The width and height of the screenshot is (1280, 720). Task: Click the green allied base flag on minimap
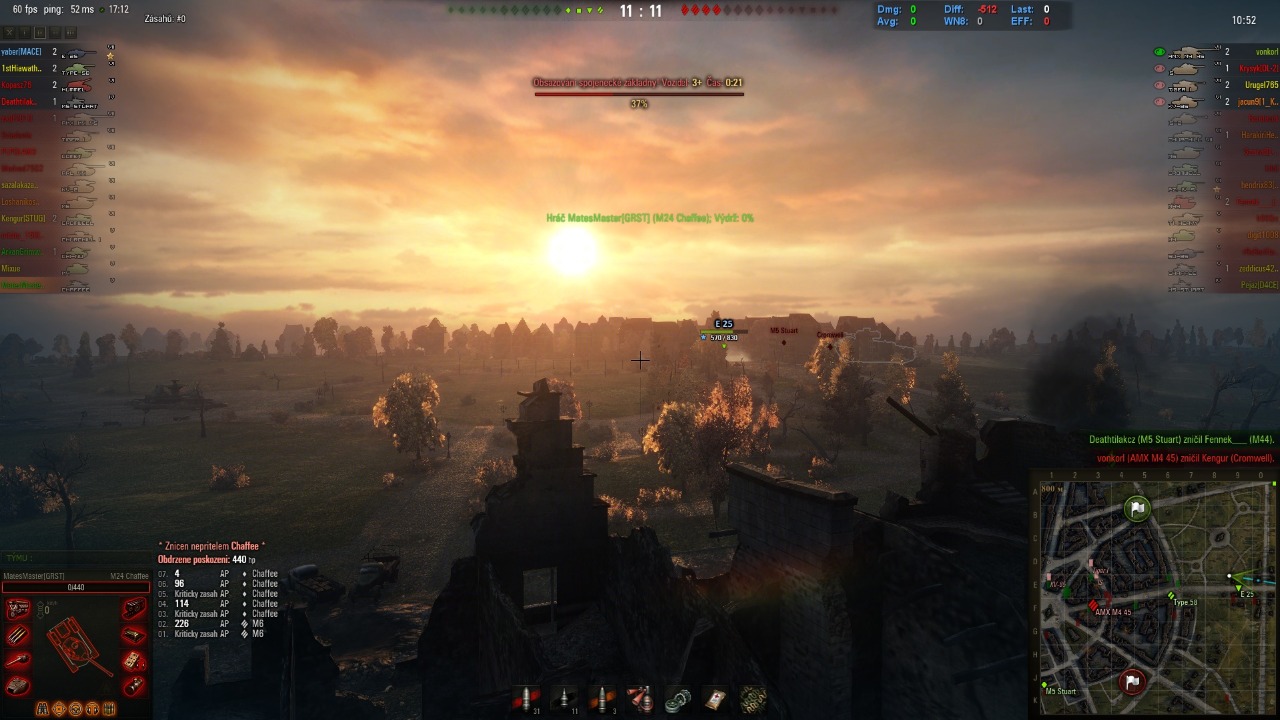click(x=1137, y=508)
